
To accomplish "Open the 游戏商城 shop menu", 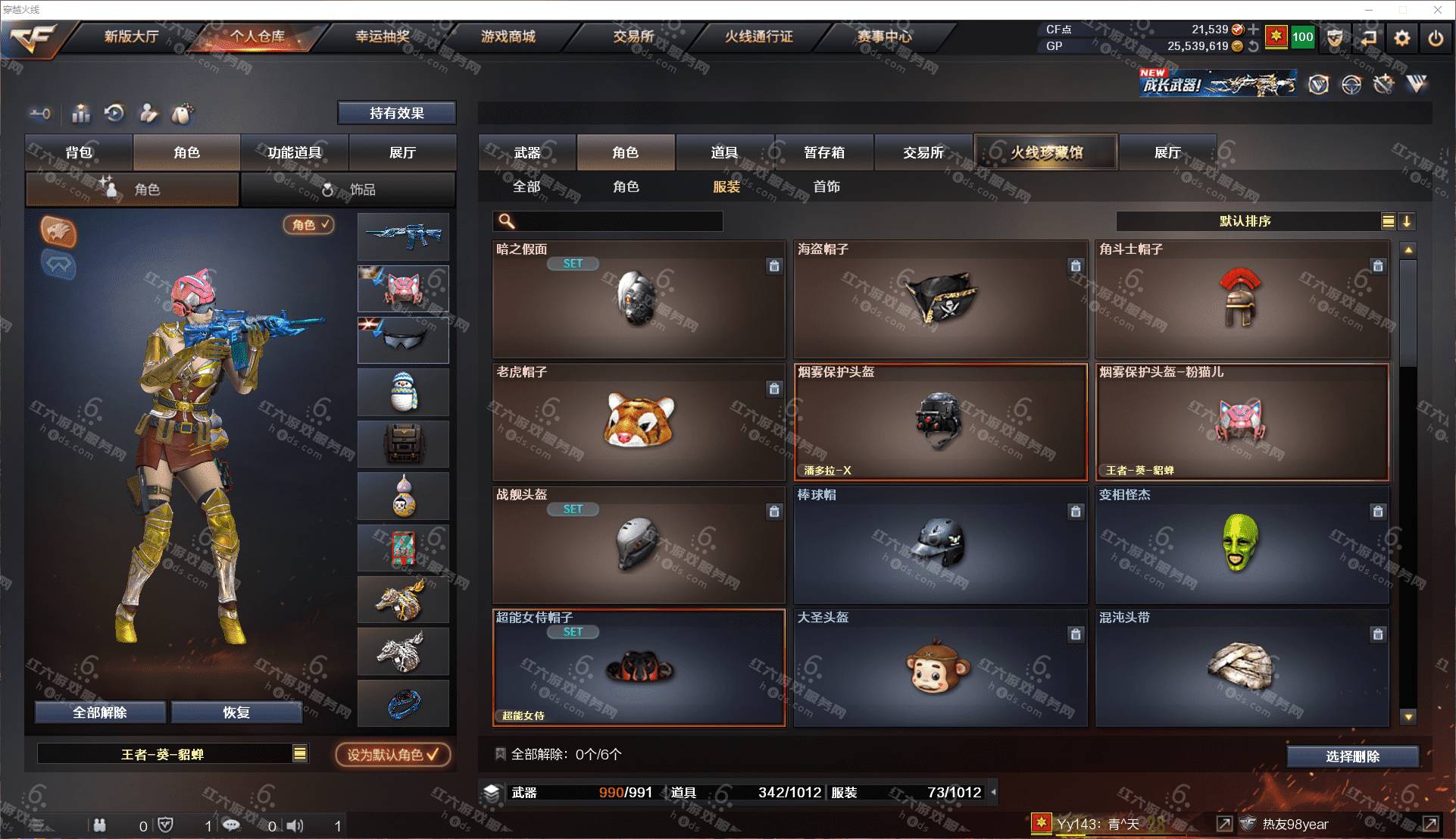I will click(508, 36).
